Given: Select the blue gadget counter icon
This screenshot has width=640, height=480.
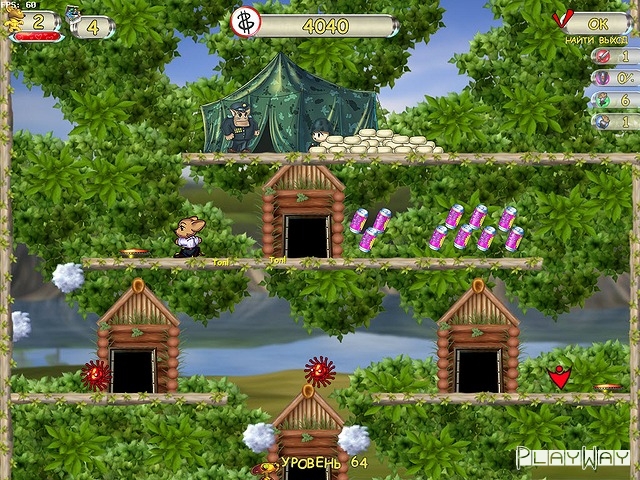Looking at the screenshot, I should tap(74, 17).
